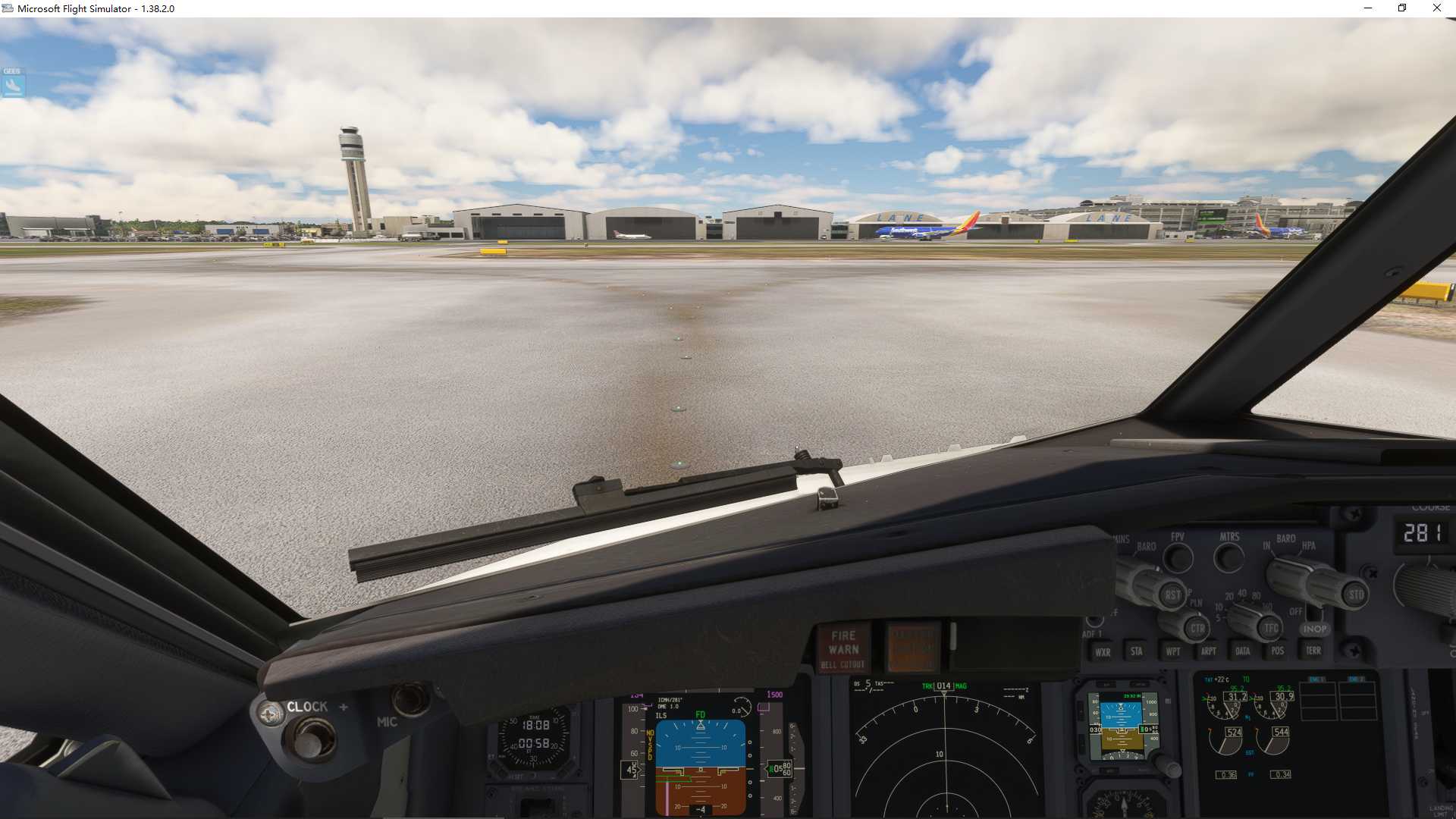Close the Microsoft Flight Simulator window
Viewport: 1456px width, 819px height.
(1436, 8)
